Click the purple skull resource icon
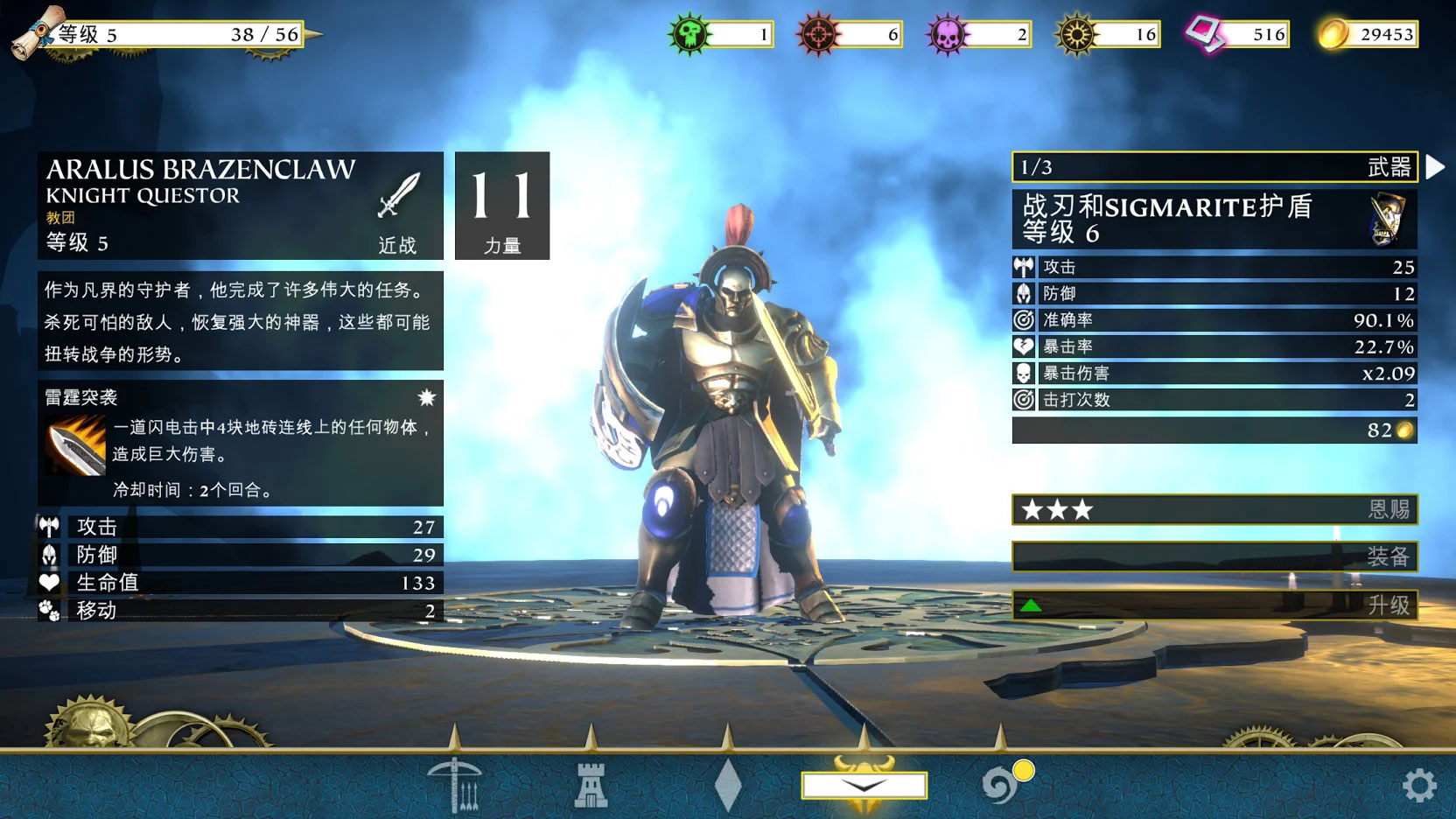Viewport: 1456px width, 819px height. pyautogui.click(x=948, y=34)
